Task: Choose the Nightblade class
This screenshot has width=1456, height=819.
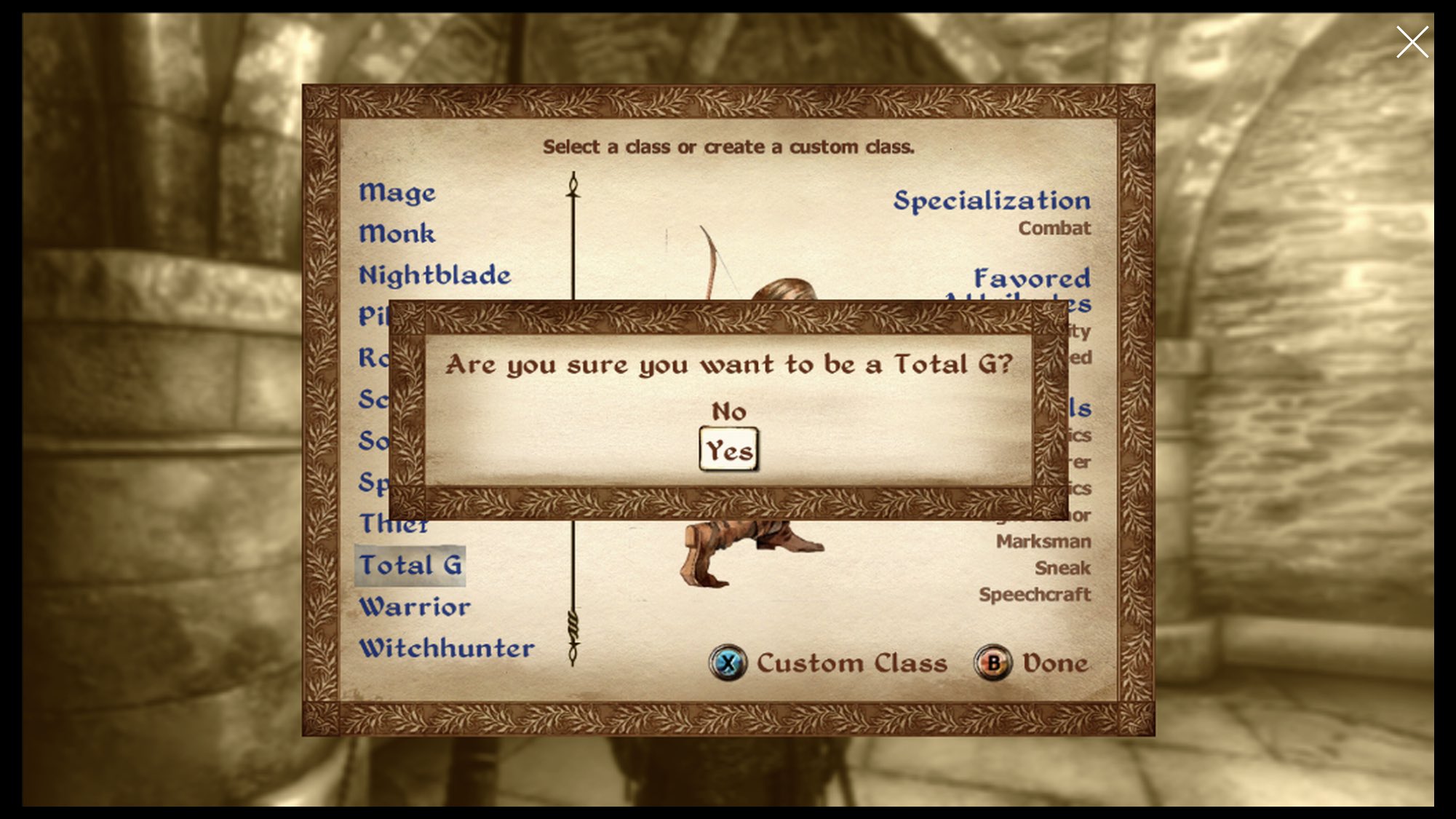Action: pos(435,274)
